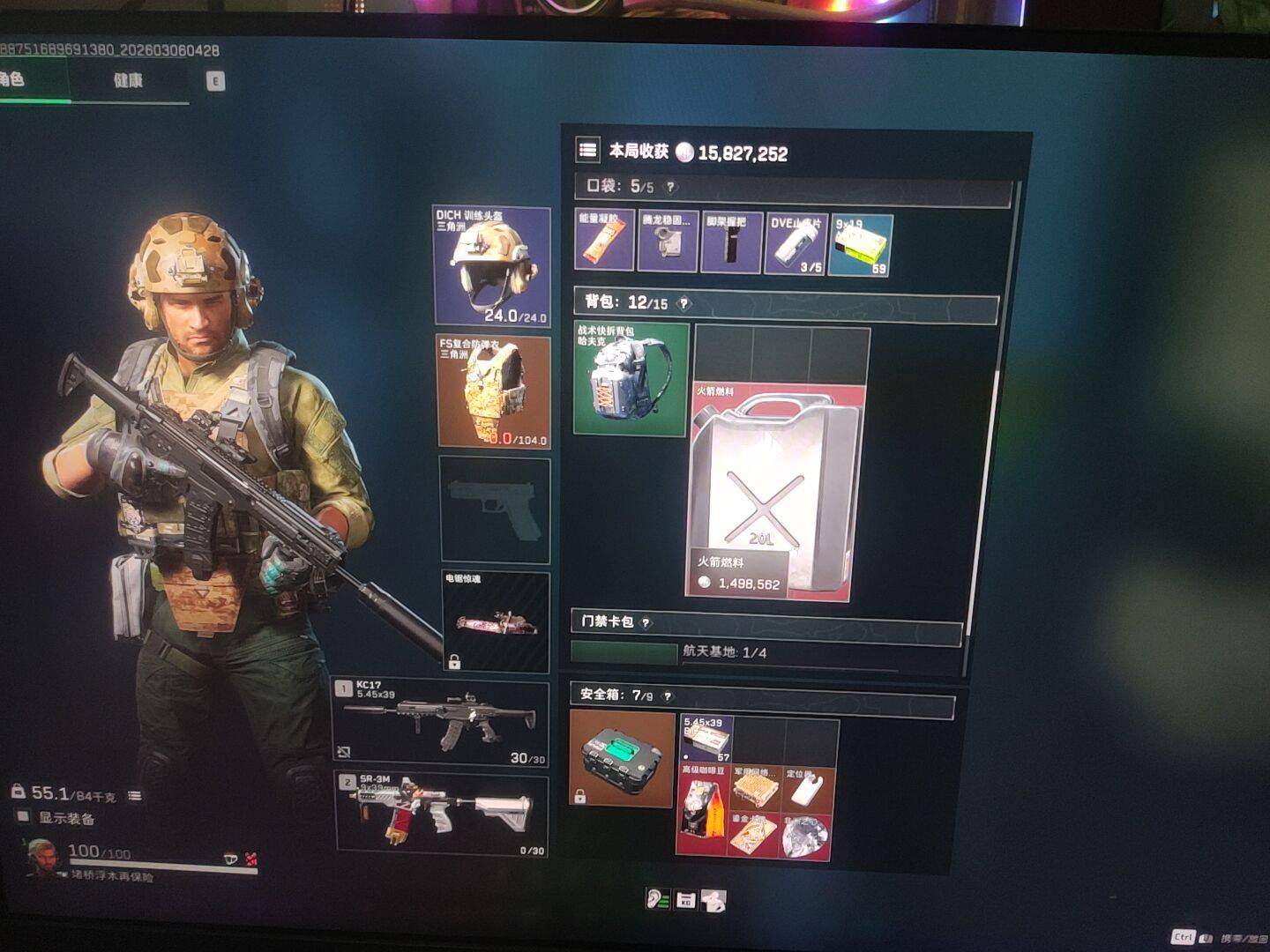Select the DICH training helmet slot
This screenshot has width=1270, height=952.
click(x=492, y=265)
